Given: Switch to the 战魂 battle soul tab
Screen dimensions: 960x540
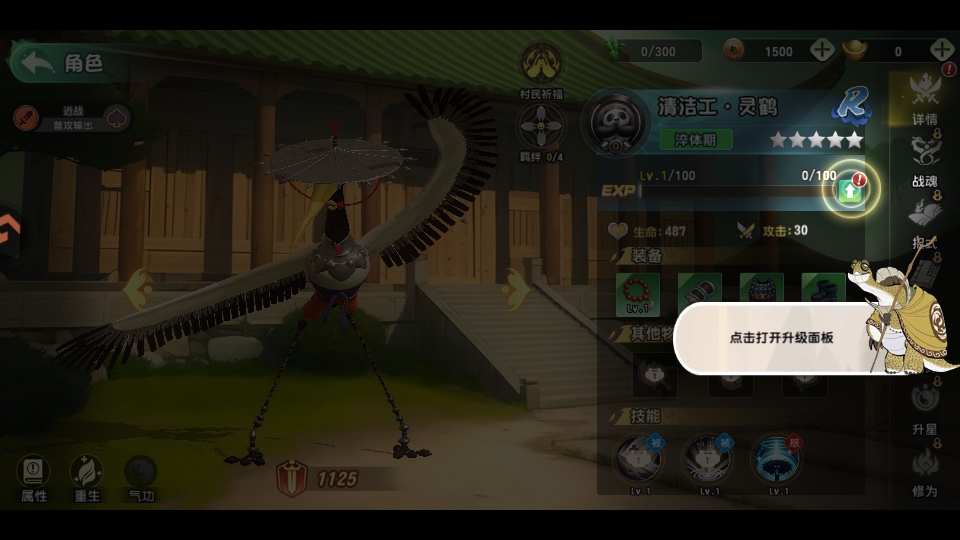Looking at the screenshot, I should [x=925, y=160].
